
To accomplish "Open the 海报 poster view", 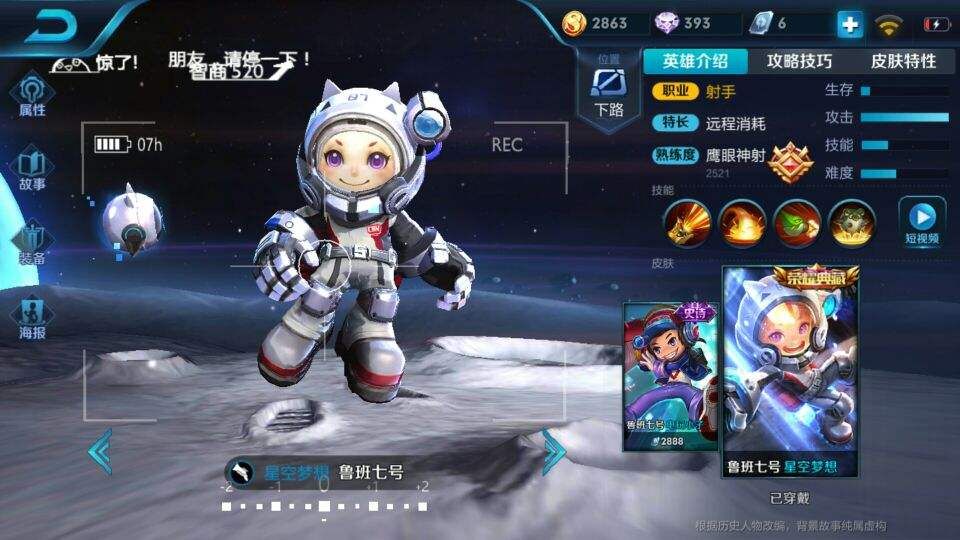I will [x=32, y=316].
